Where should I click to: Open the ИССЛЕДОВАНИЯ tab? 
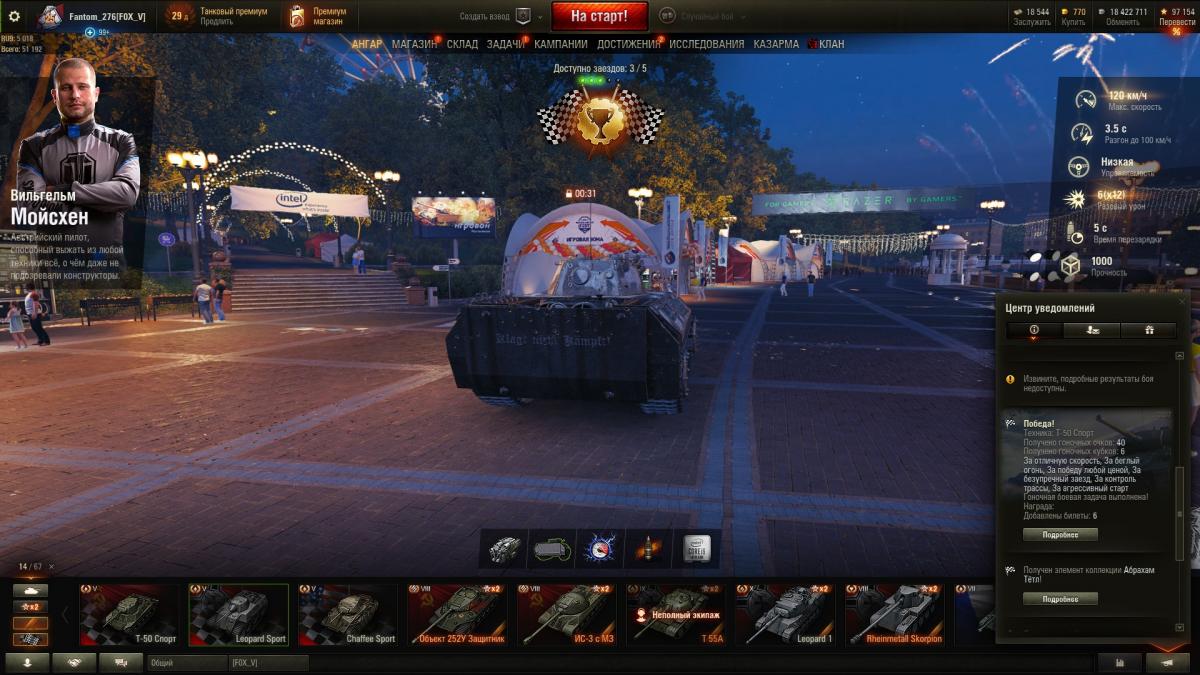coord(706,44)
